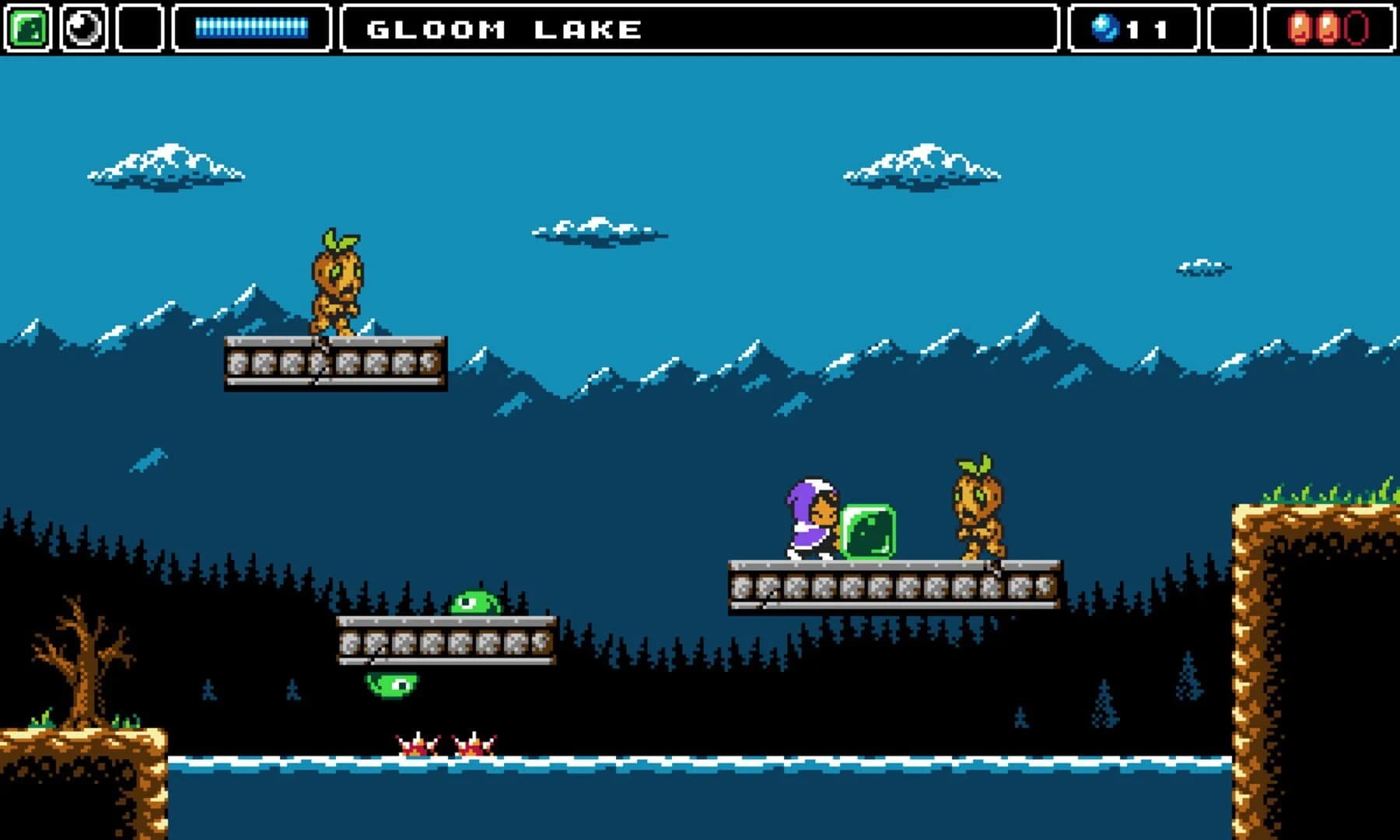
Task: Click the first filled red life gem
Action: [1297, 28]
